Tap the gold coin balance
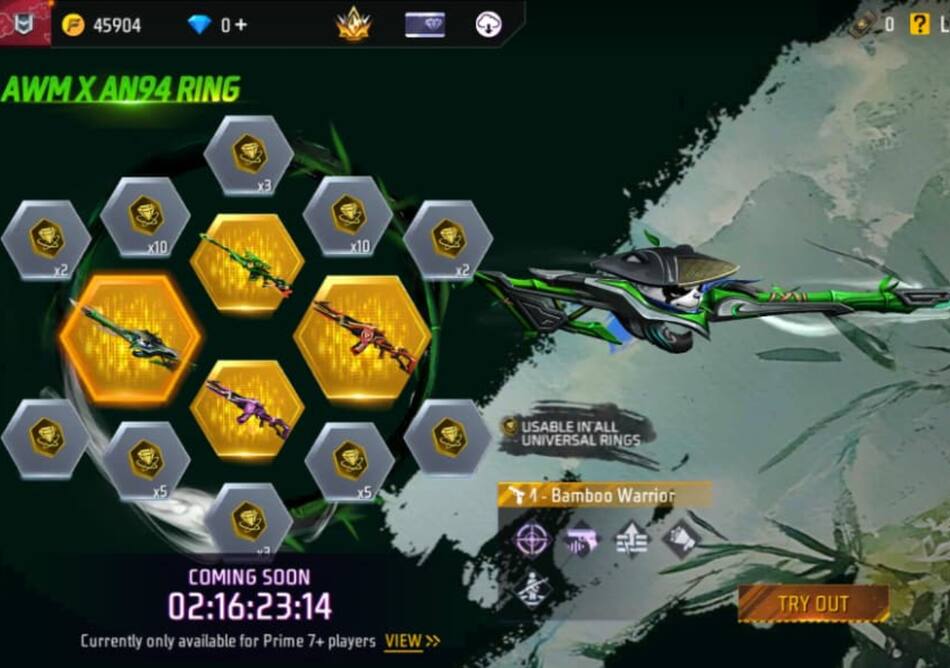Screen dimensions: 950x668 click(103, 25)
